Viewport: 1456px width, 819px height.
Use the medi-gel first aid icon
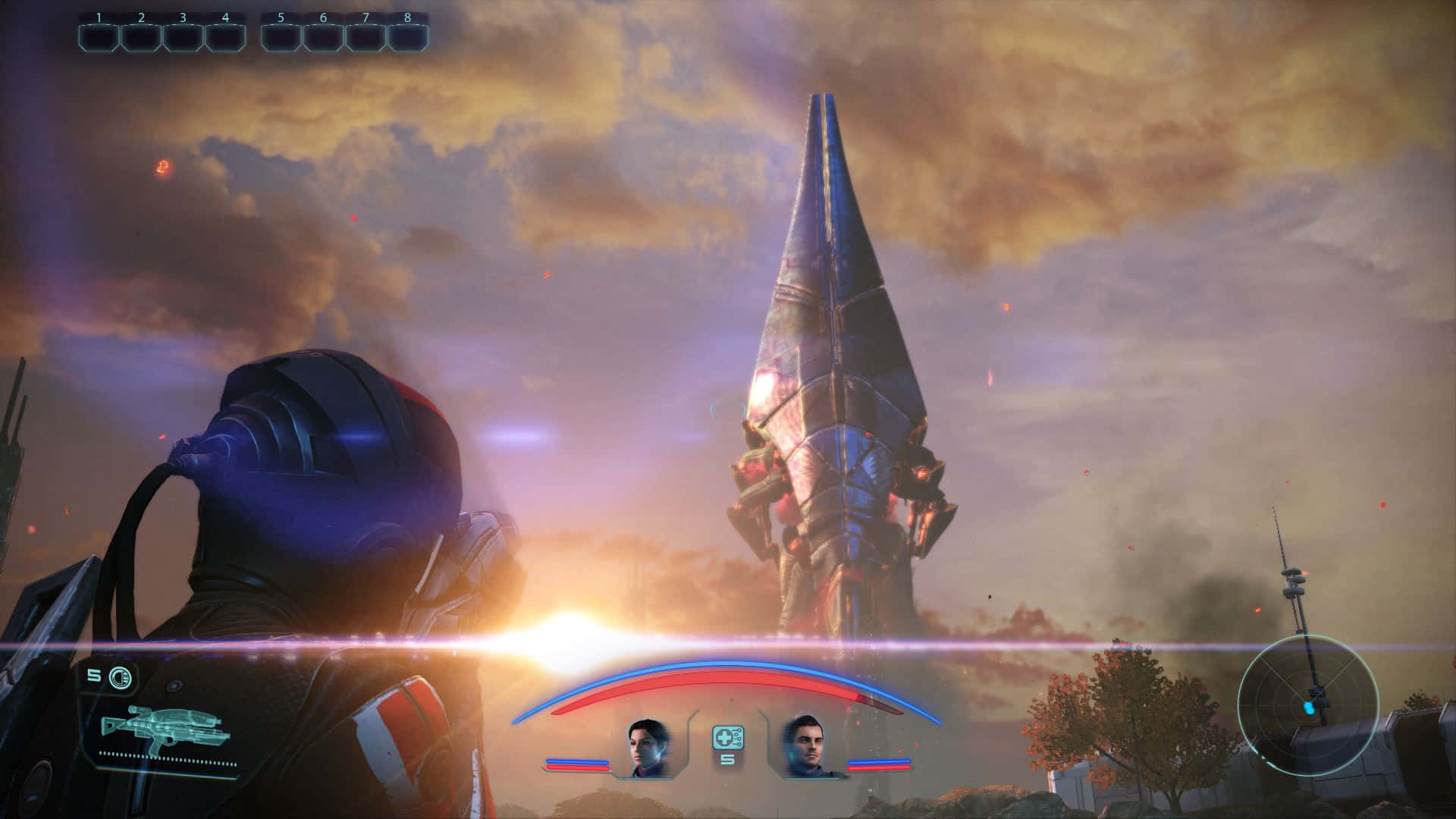coord(727,737)
